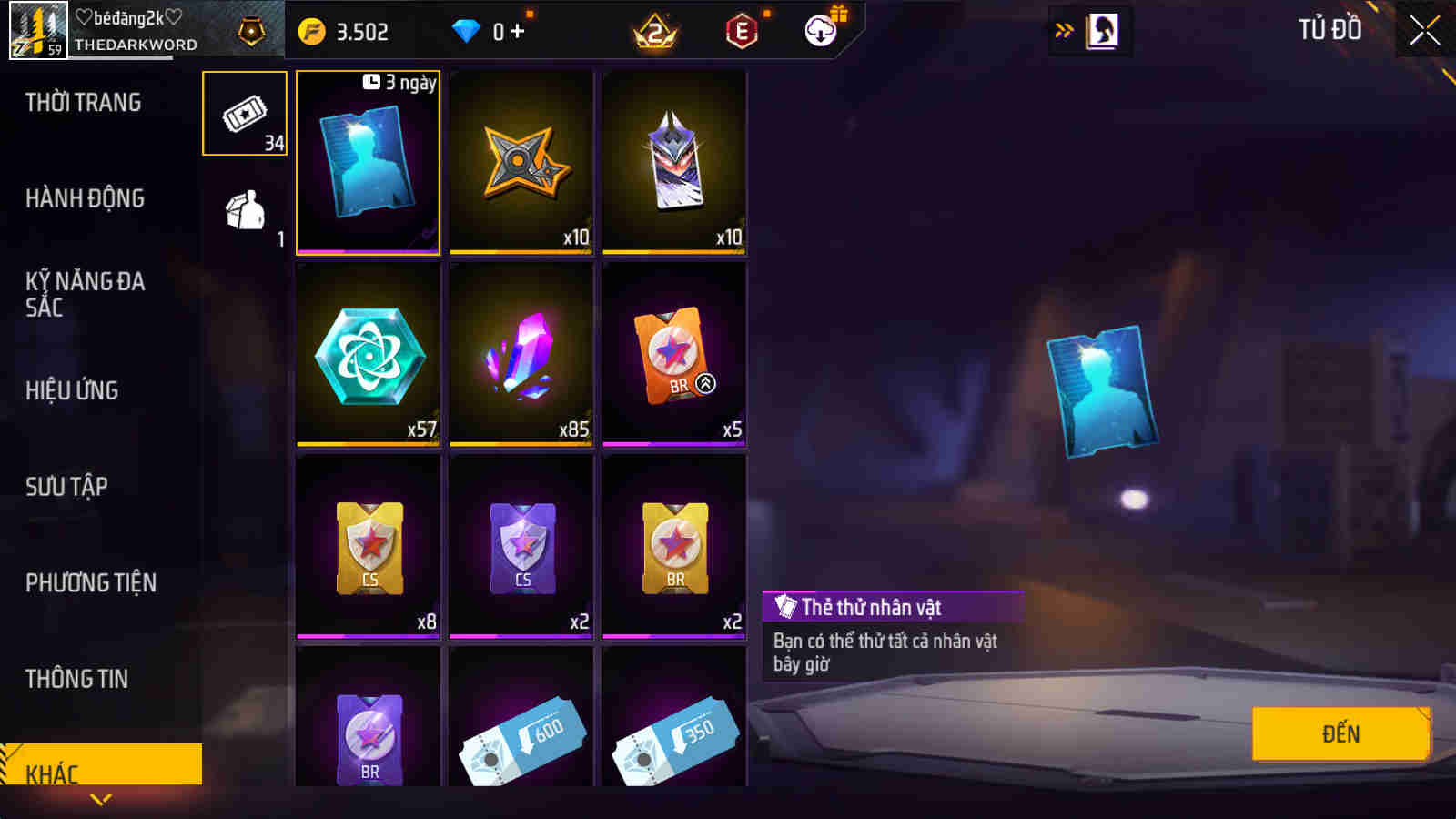Switch to the ticket category tab showing 34

[244, 114]
